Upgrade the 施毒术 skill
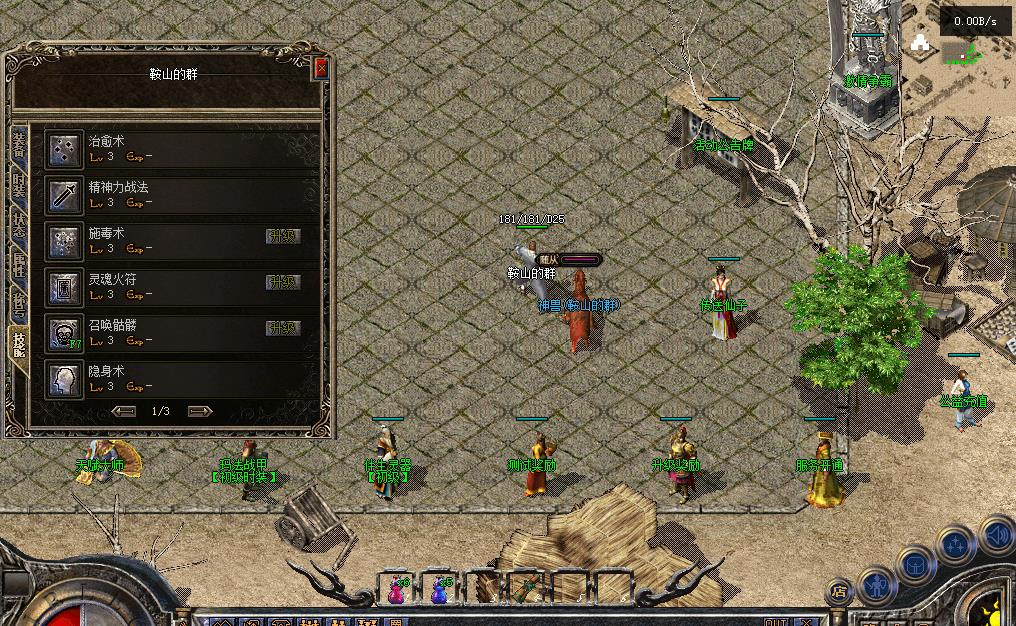1016x626 pixels. 283,236
